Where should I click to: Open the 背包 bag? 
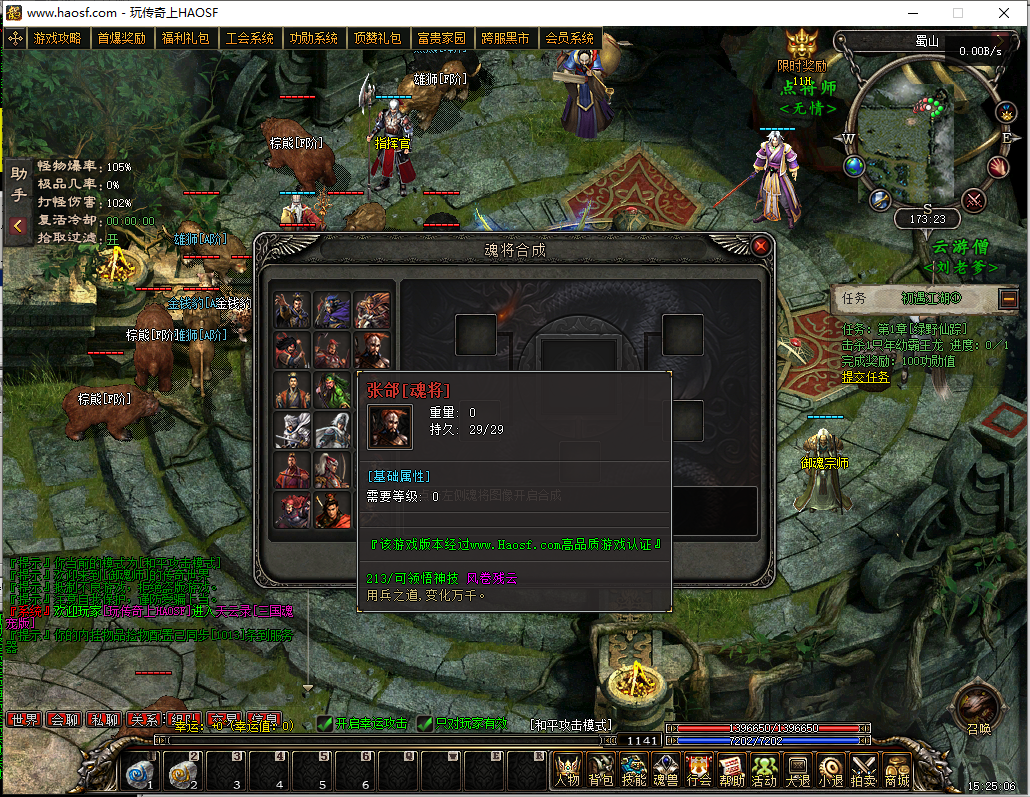600,770
